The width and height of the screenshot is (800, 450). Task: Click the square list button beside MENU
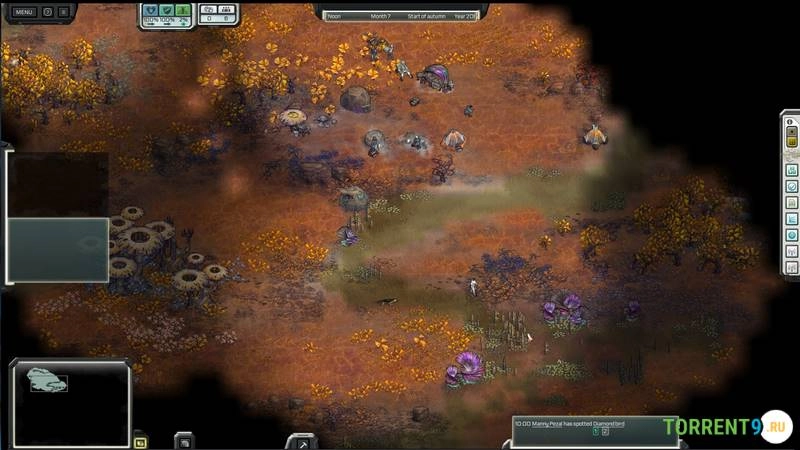[64, 12]
